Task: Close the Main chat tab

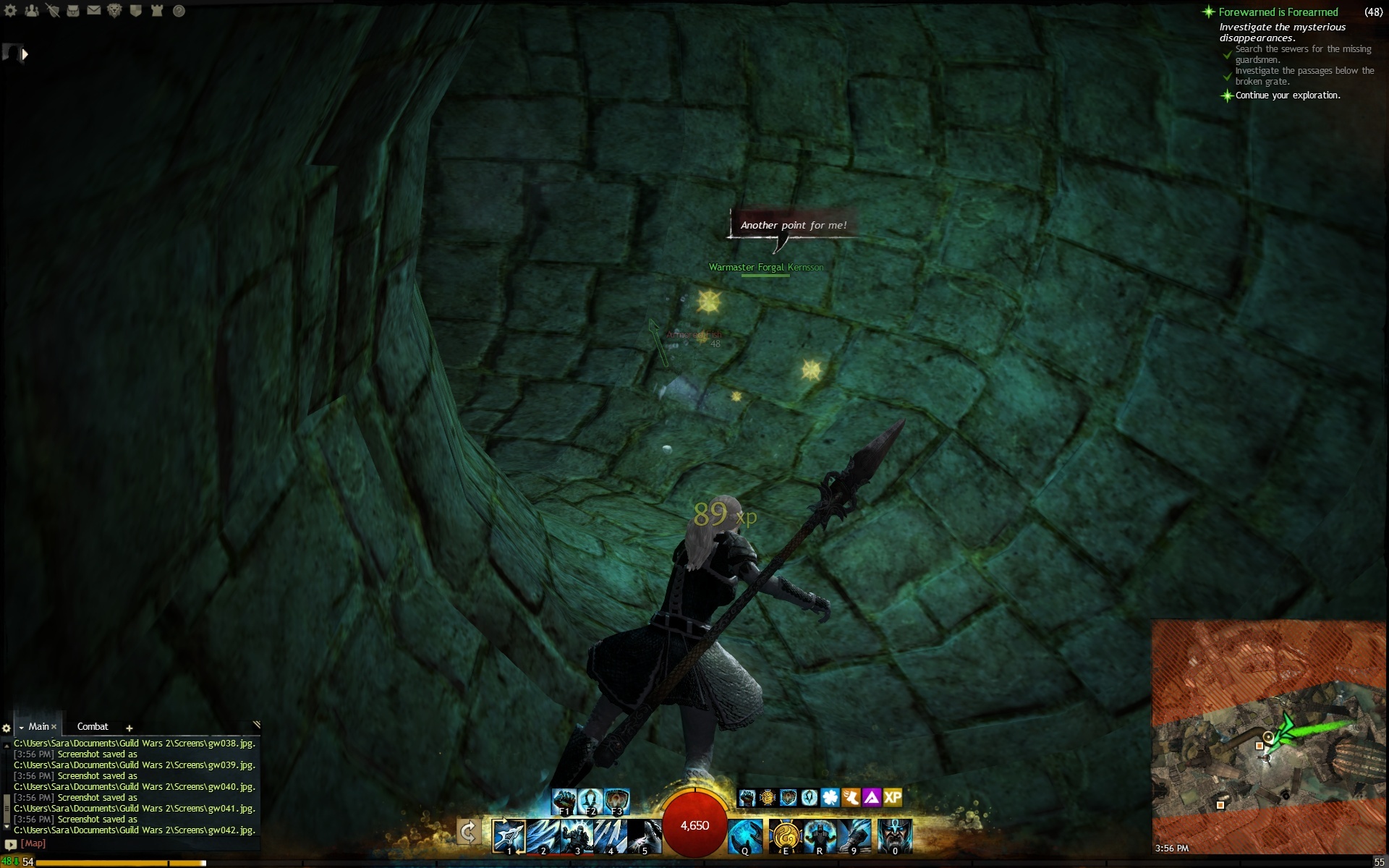Action: point(54,727)
